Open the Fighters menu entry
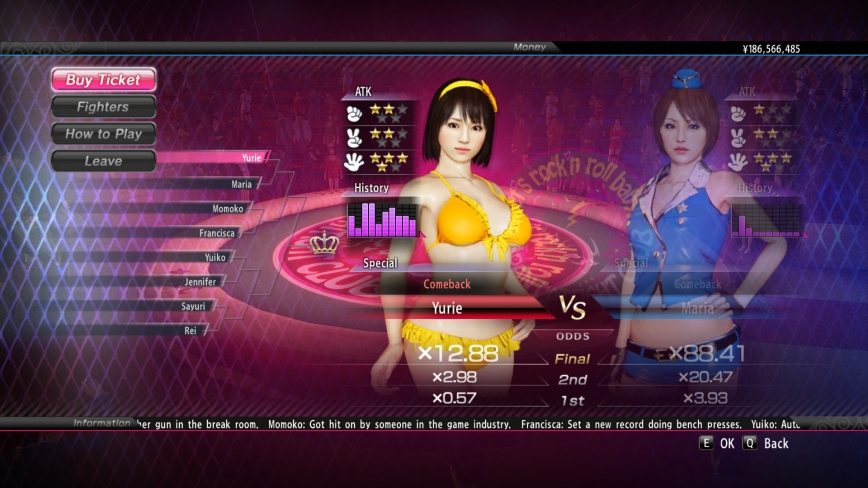This screenshot has width=868, height=488. click(103, 107)
